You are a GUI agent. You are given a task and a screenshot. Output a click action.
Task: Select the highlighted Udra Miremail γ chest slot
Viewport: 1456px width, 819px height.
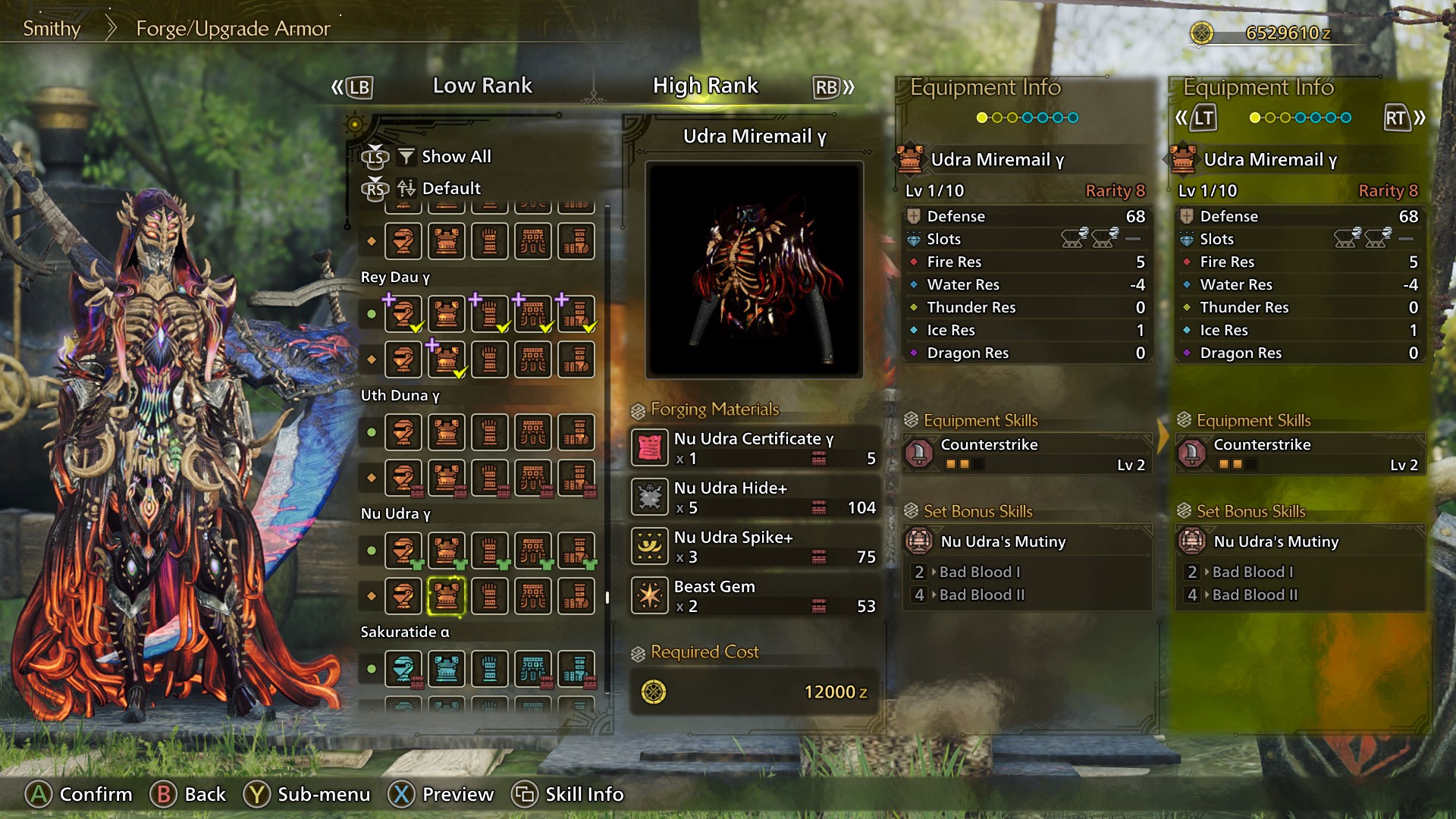coord(446,596)
